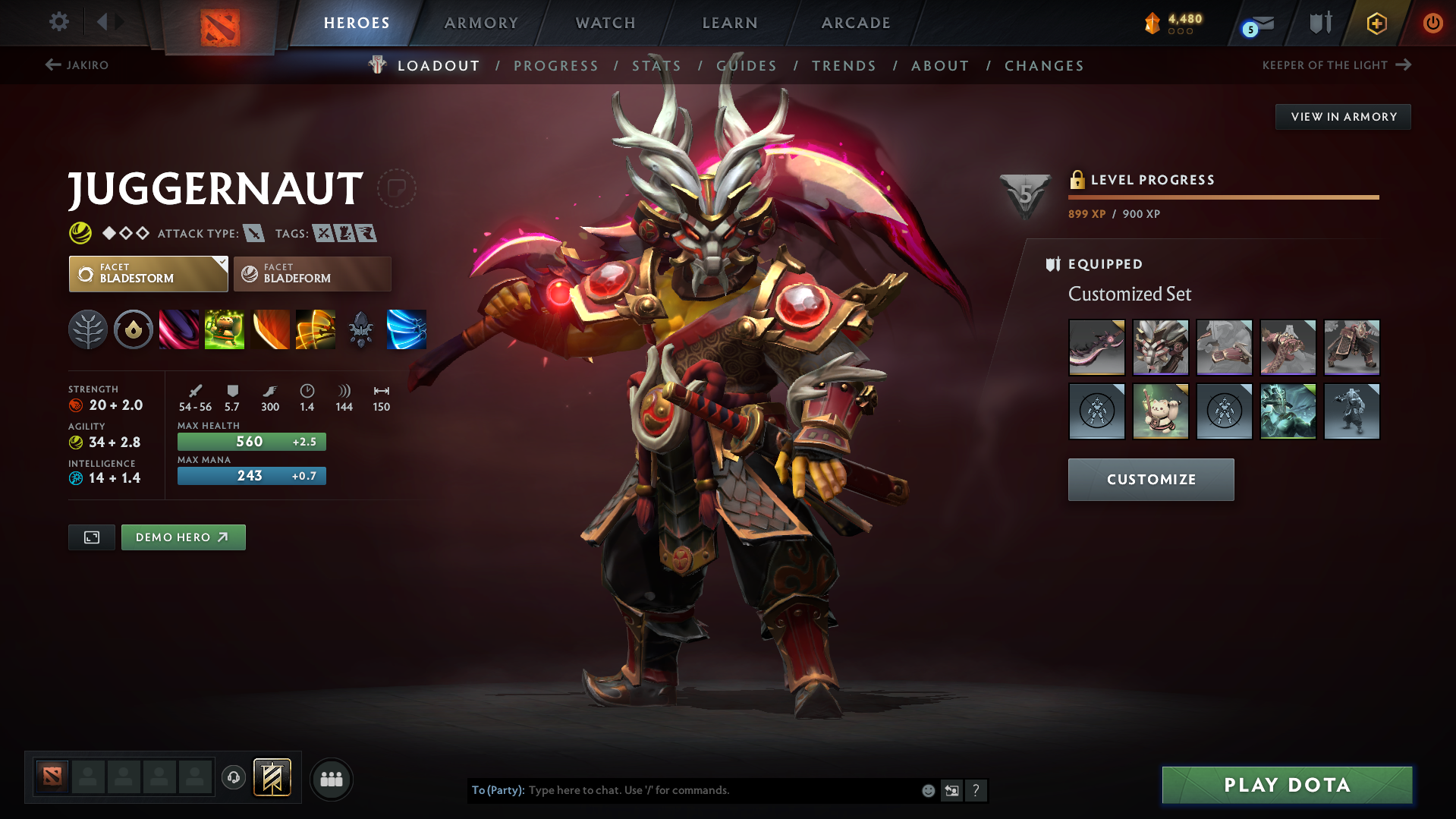Select the blue Swiftslash ability icon

[407, 329]
